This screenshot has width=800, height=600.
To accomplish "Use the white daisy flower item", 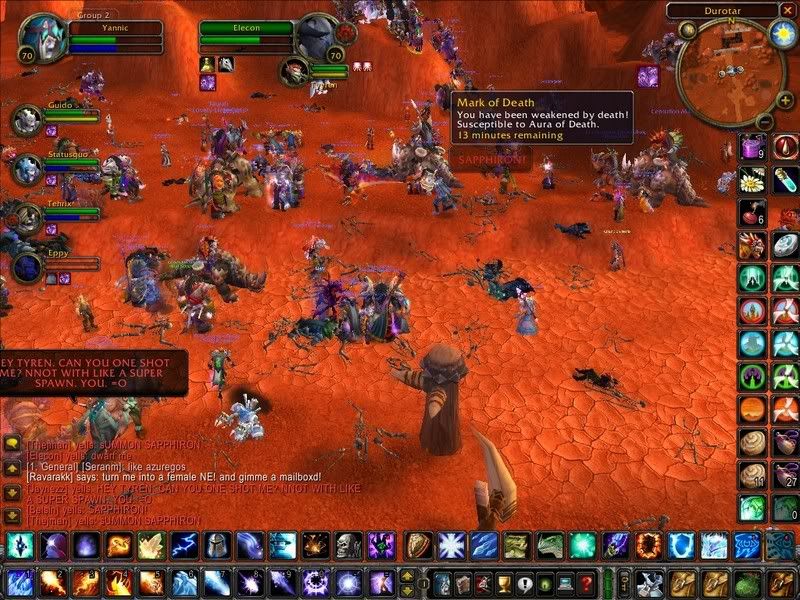I will click(753, 181).
